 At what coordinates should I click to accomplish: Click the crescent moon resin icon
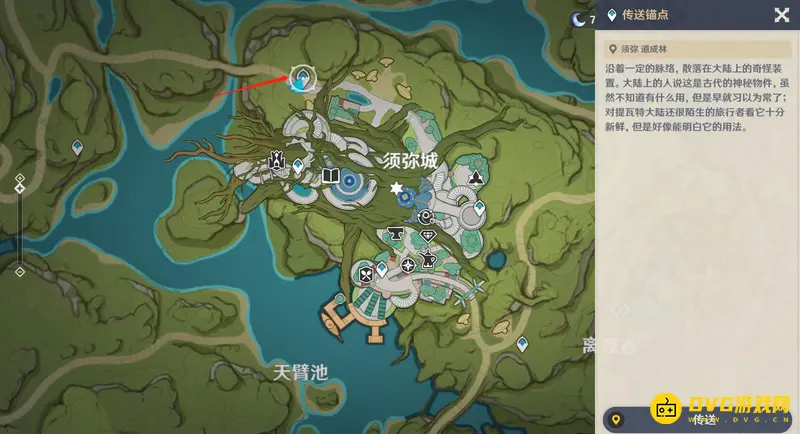point(577,18)
